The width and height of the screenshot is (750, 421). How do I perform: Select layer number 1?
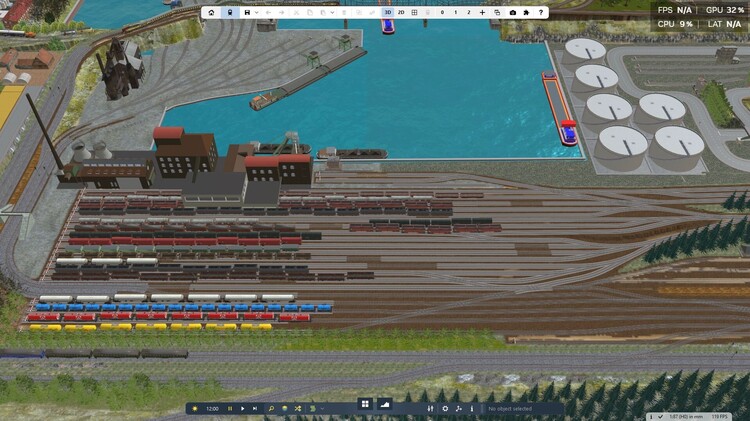pyautogui.click(x=456, y=13)
